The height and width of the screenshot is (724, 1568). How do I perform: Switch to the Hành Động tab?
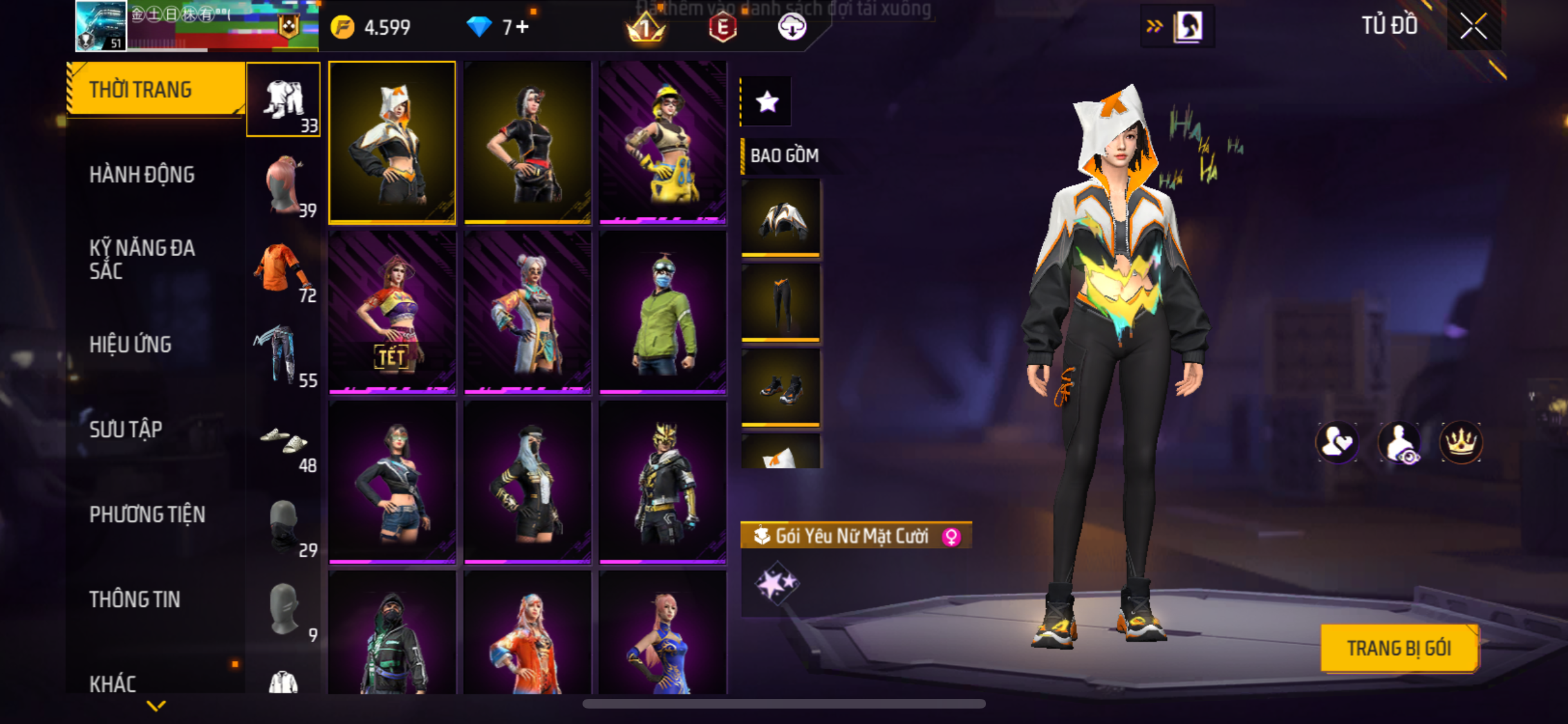142,174
